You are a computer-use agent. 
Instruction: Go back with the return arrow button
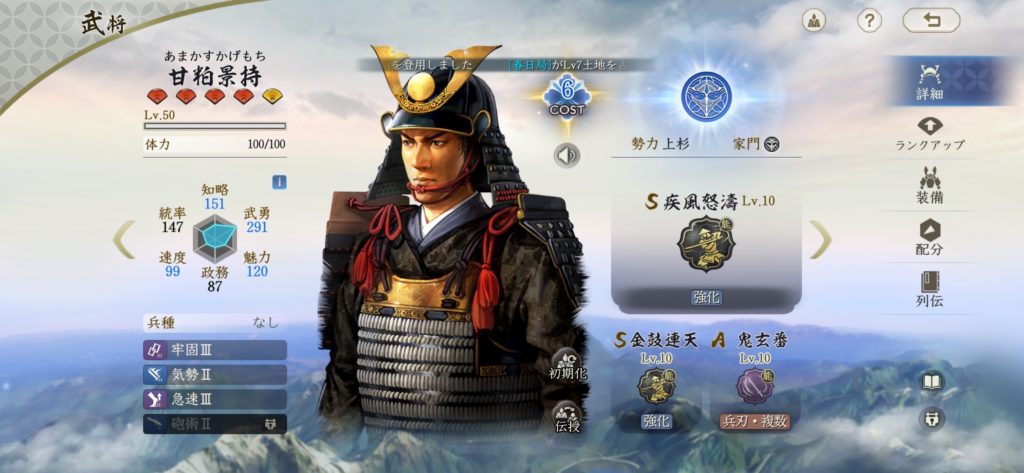pyautogui.click(x=930, y=21)
